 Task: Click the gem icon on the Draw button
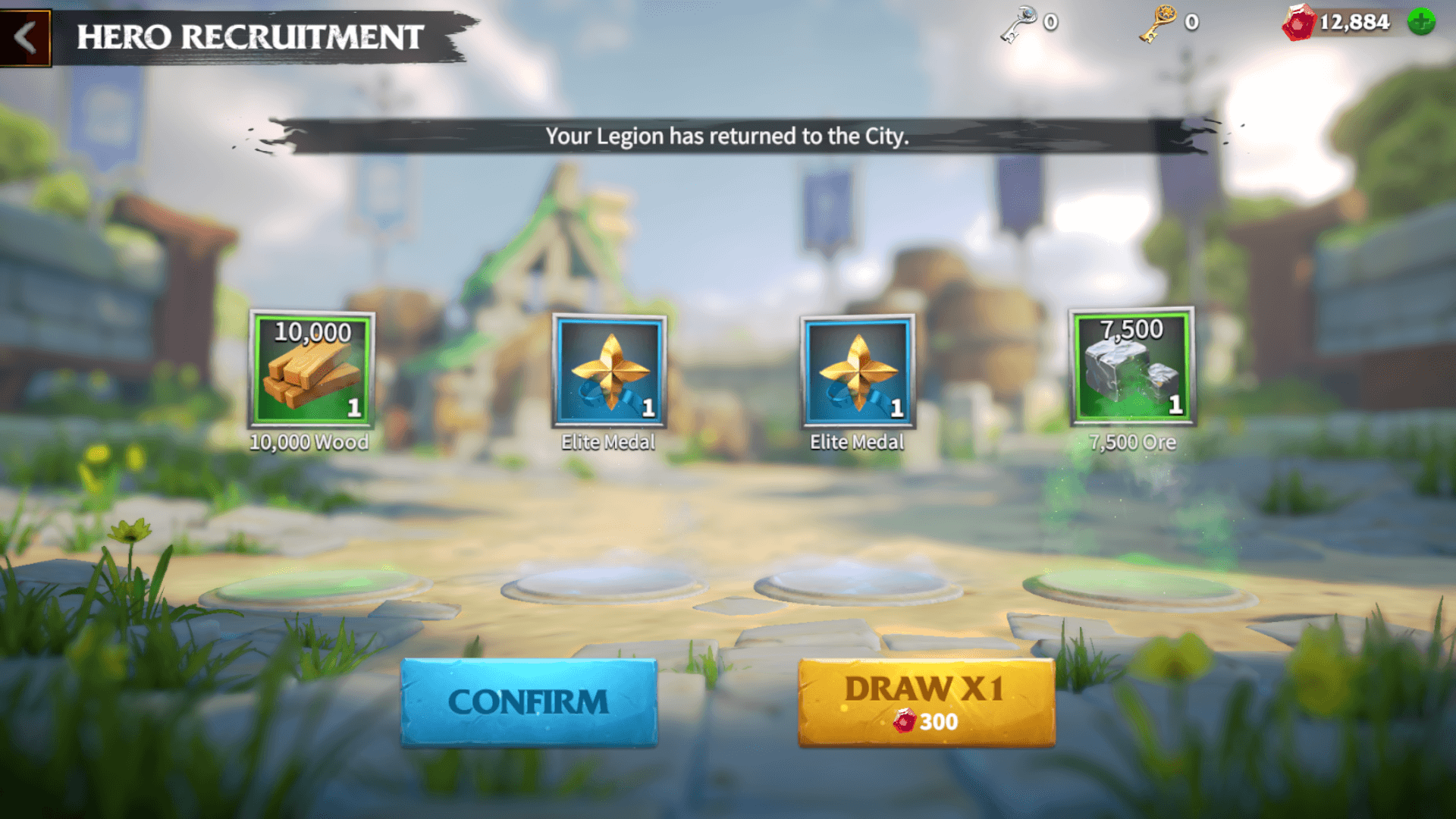905,722
